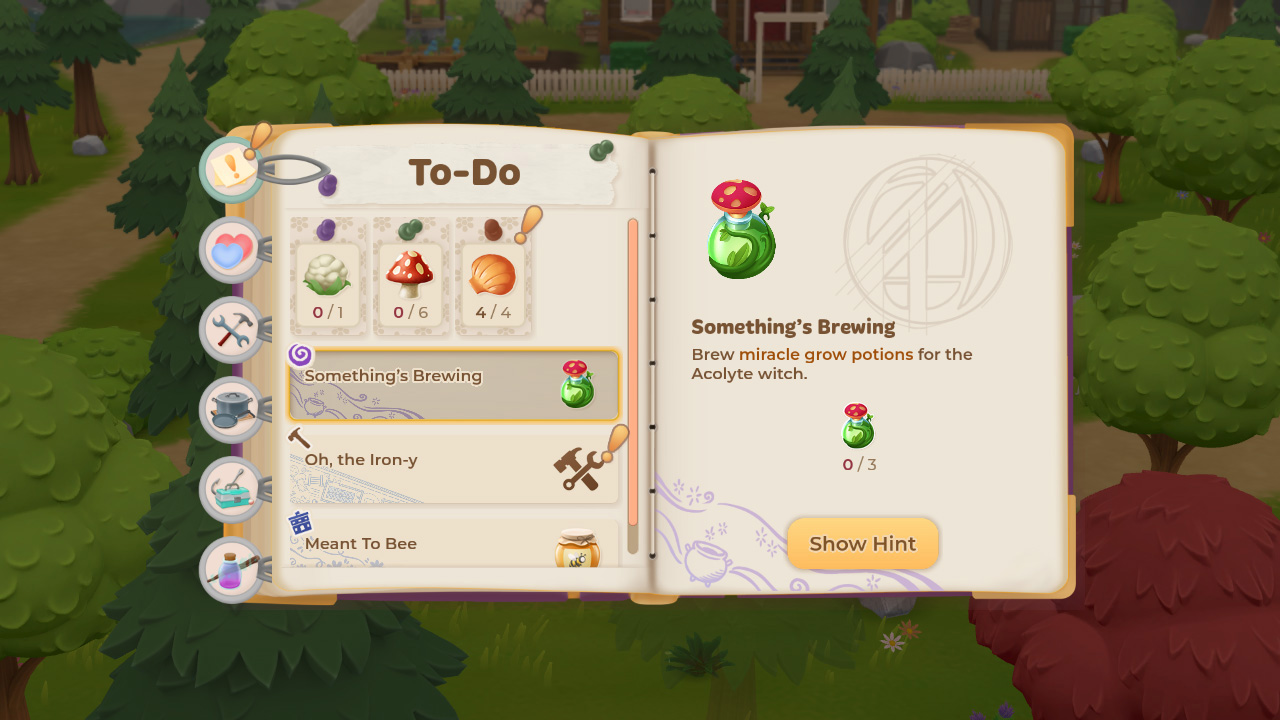Switch to the relationships hearts tab
The width and height of the screenshot is (1280, 720).
[231, 250]
